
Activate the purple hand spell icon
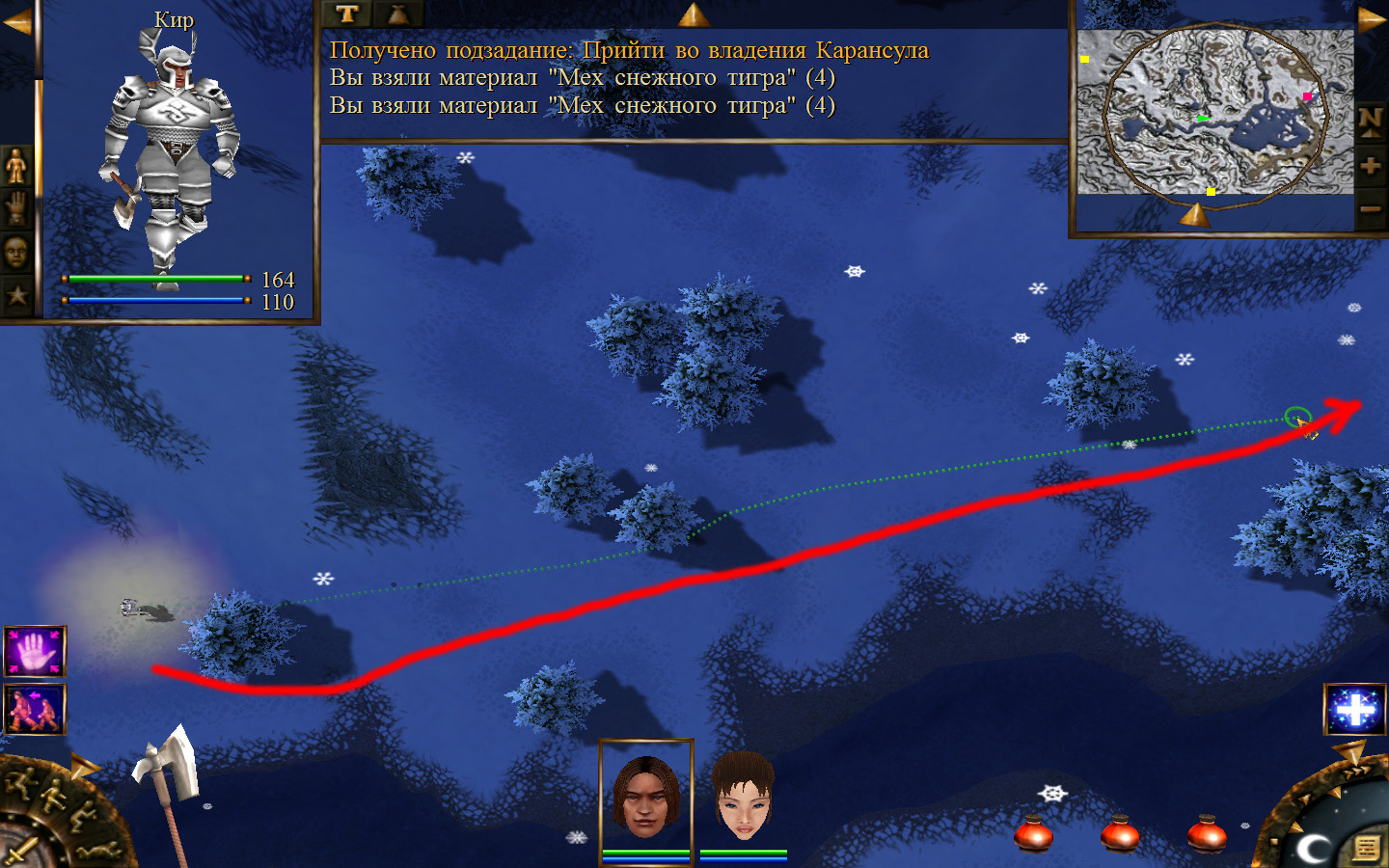(35, 651)
